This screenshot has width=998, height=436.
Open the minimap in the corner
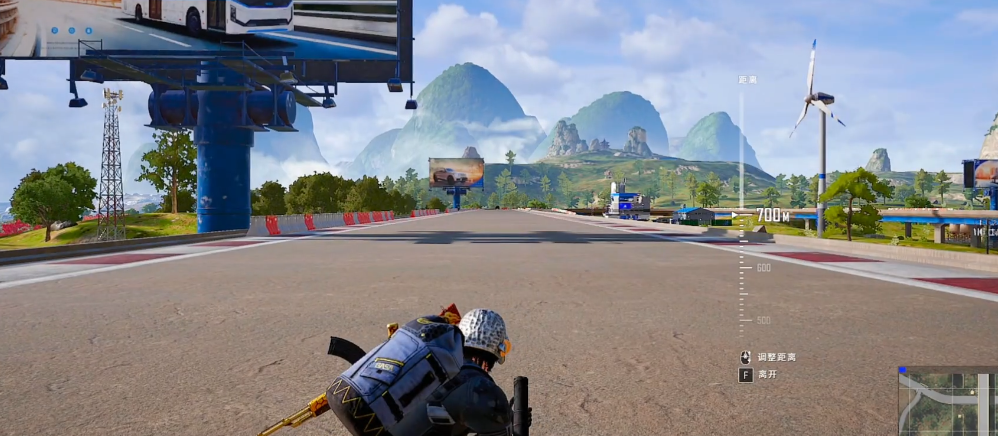pos(947,401)
